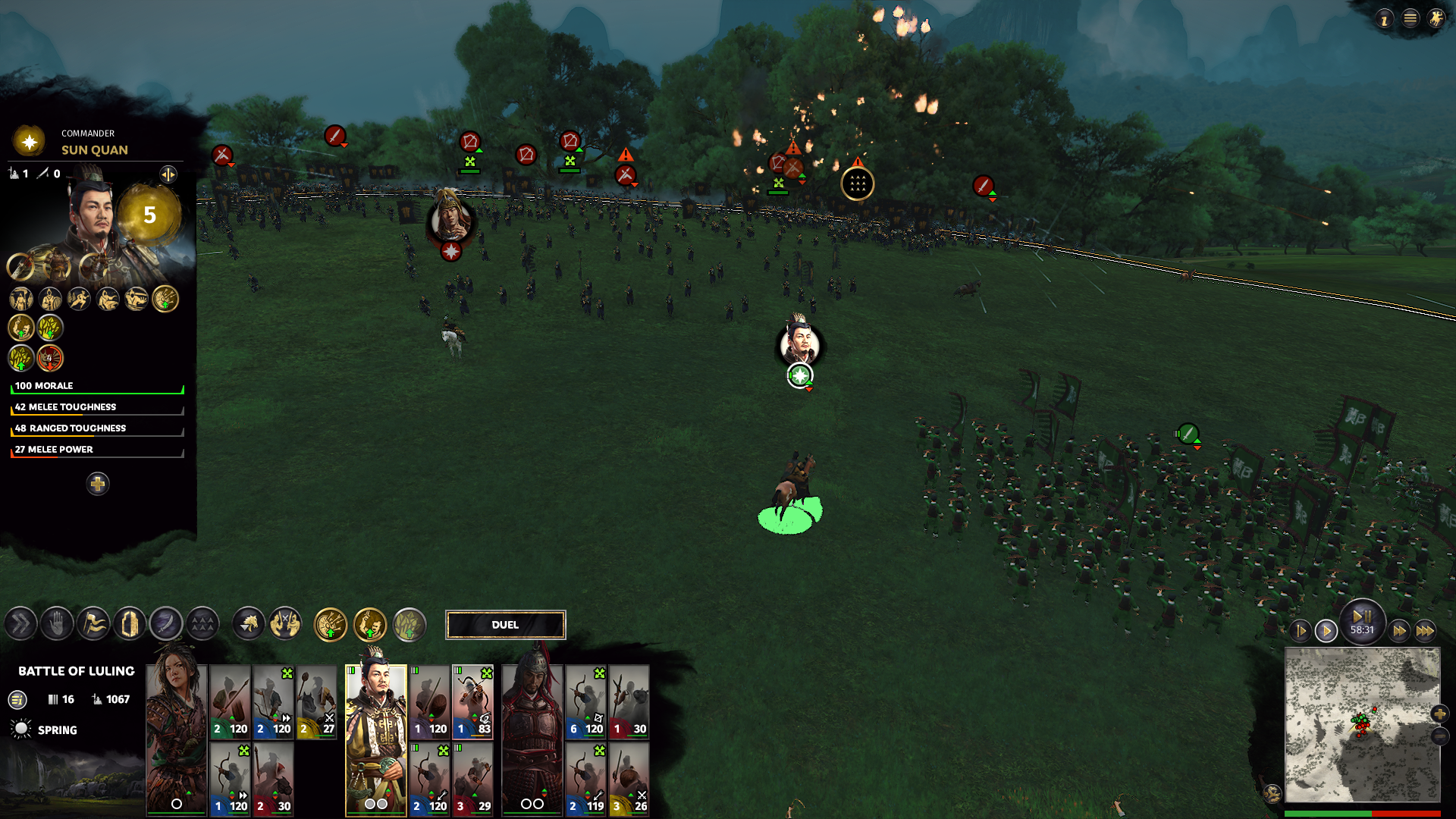1456x819 pixels.
Task: Initiate a duel with the DUEL button
Action: click(505, 625)
